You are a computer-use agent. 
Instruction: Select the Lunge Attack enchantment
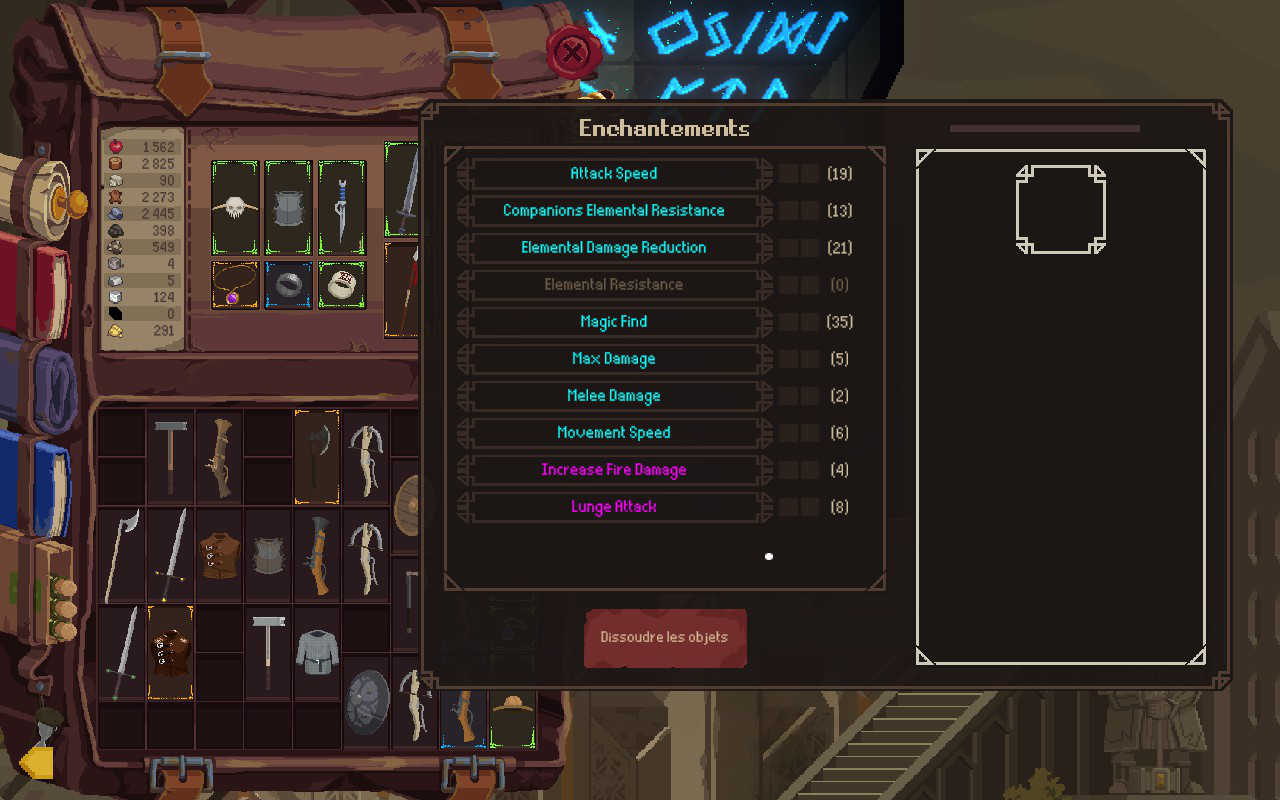[613, 507]
